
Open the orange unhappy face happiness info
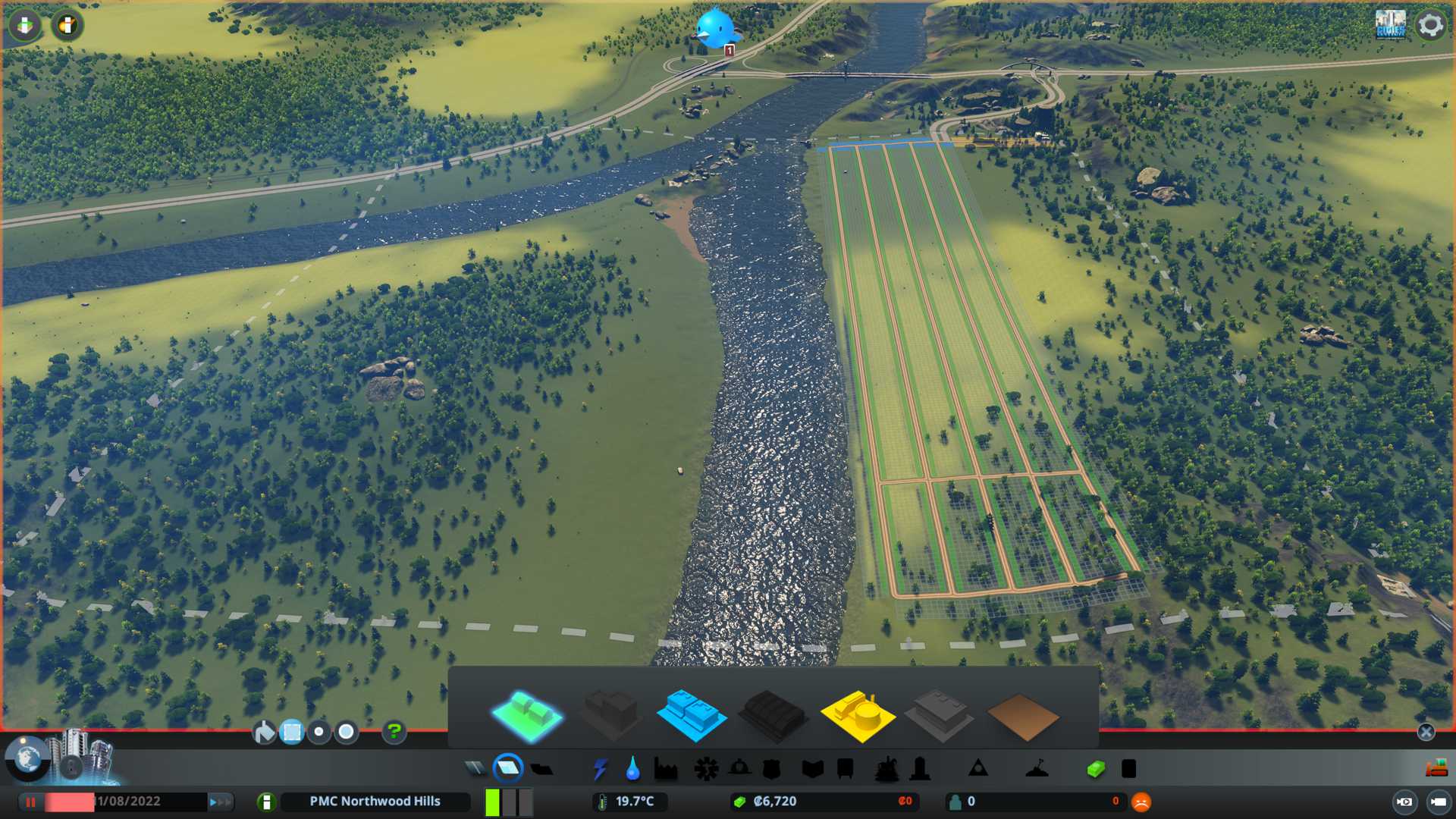(x=1141, y=802)
